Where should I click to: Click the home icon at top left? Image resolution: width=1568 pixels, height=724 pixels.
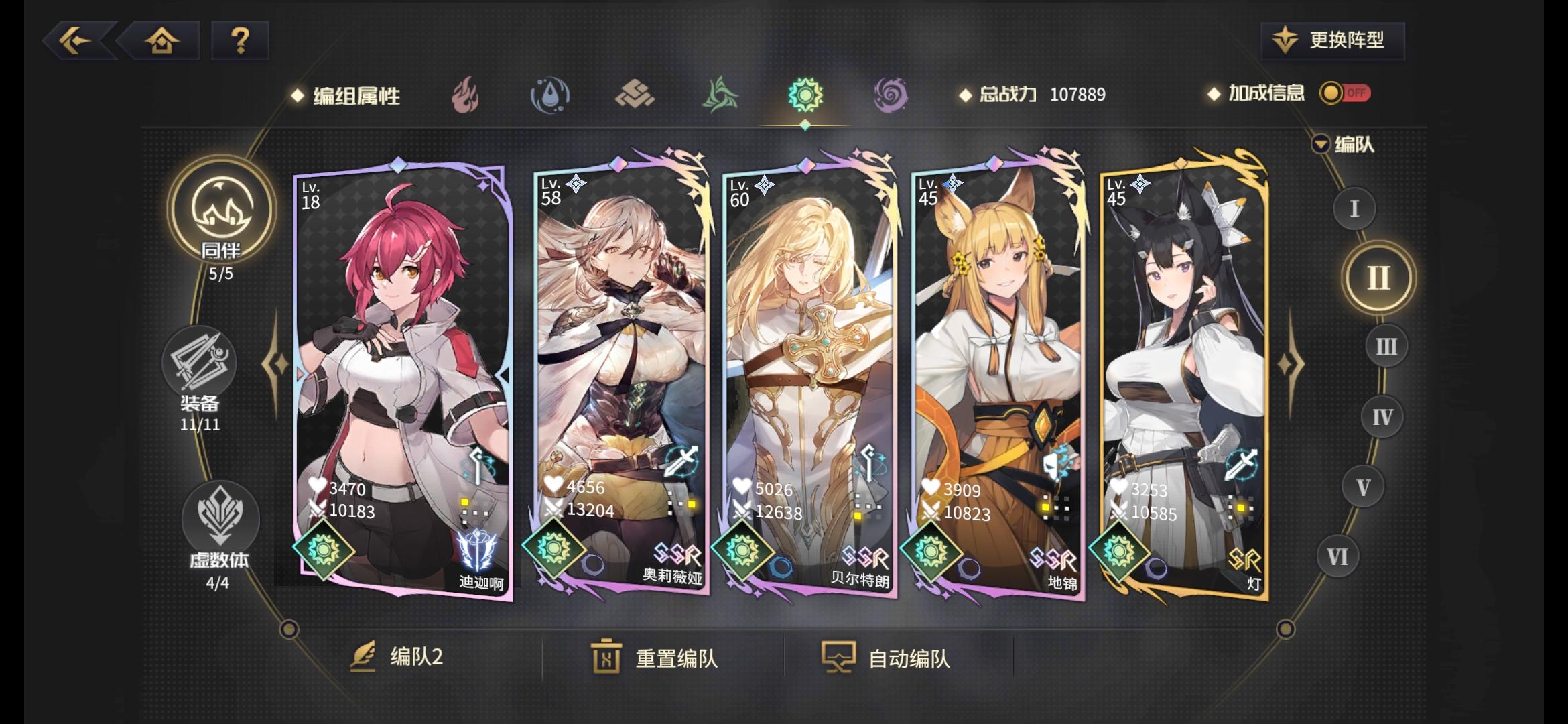pos(161,42)
